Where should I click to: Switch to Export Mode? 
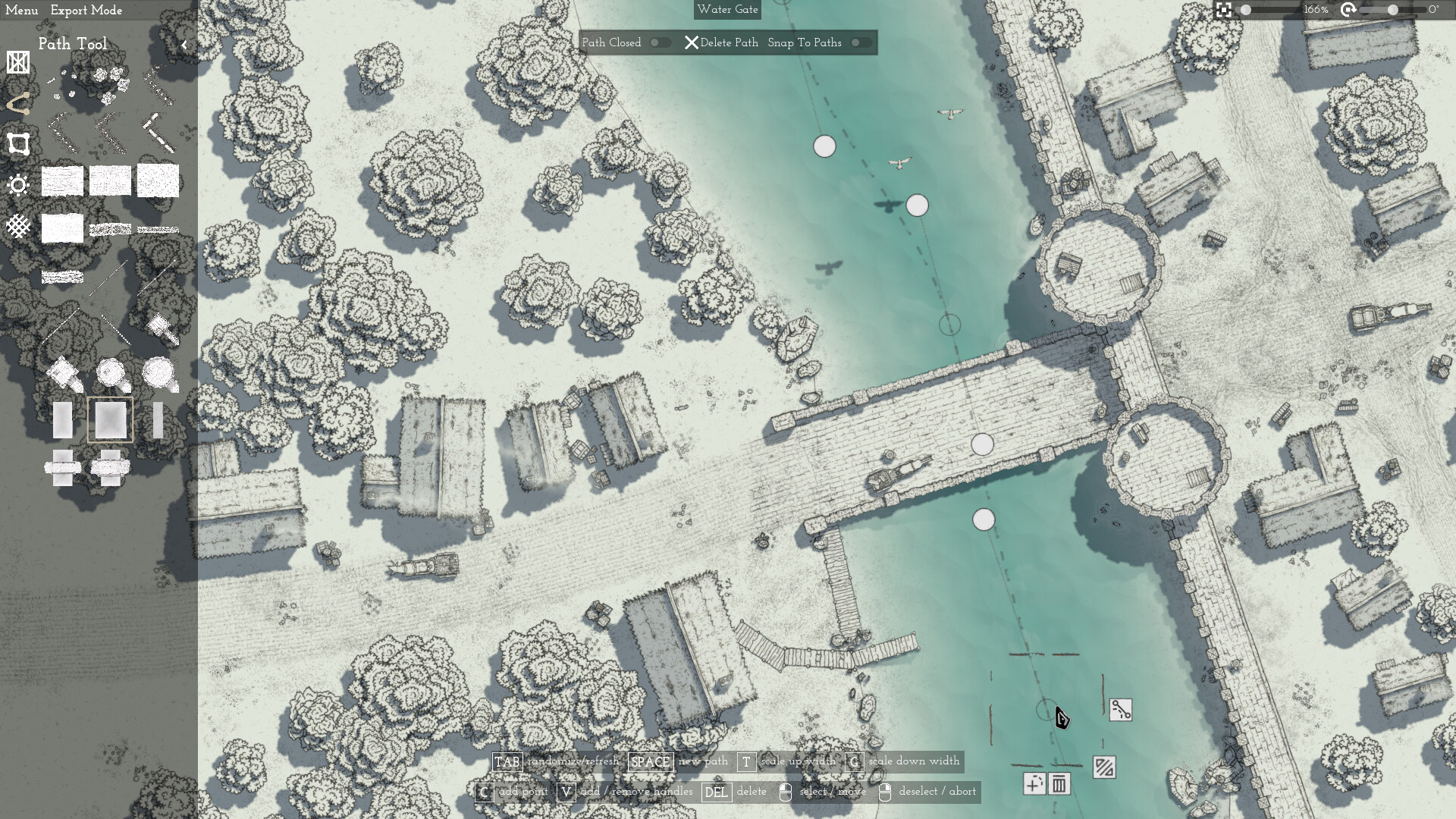pyautogui.click(x=86, y=11)
